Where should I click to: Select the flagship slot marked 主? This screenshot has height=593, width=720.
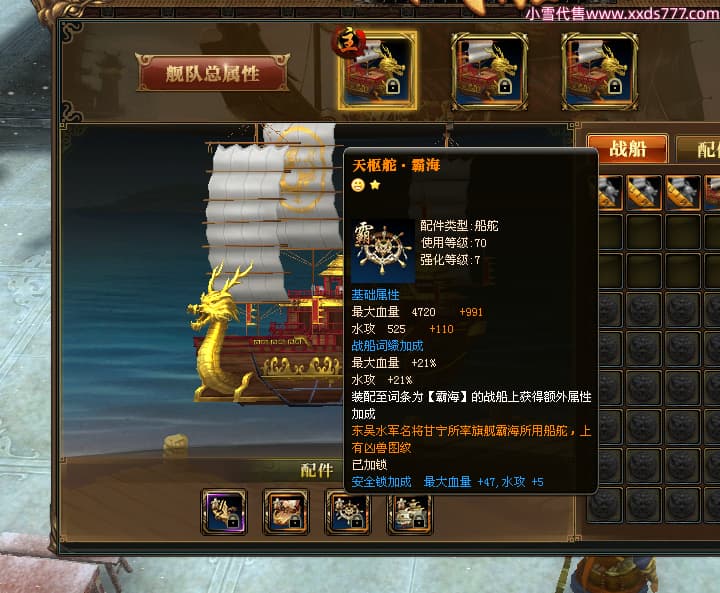pyautogui.click(x=378, y=71)
